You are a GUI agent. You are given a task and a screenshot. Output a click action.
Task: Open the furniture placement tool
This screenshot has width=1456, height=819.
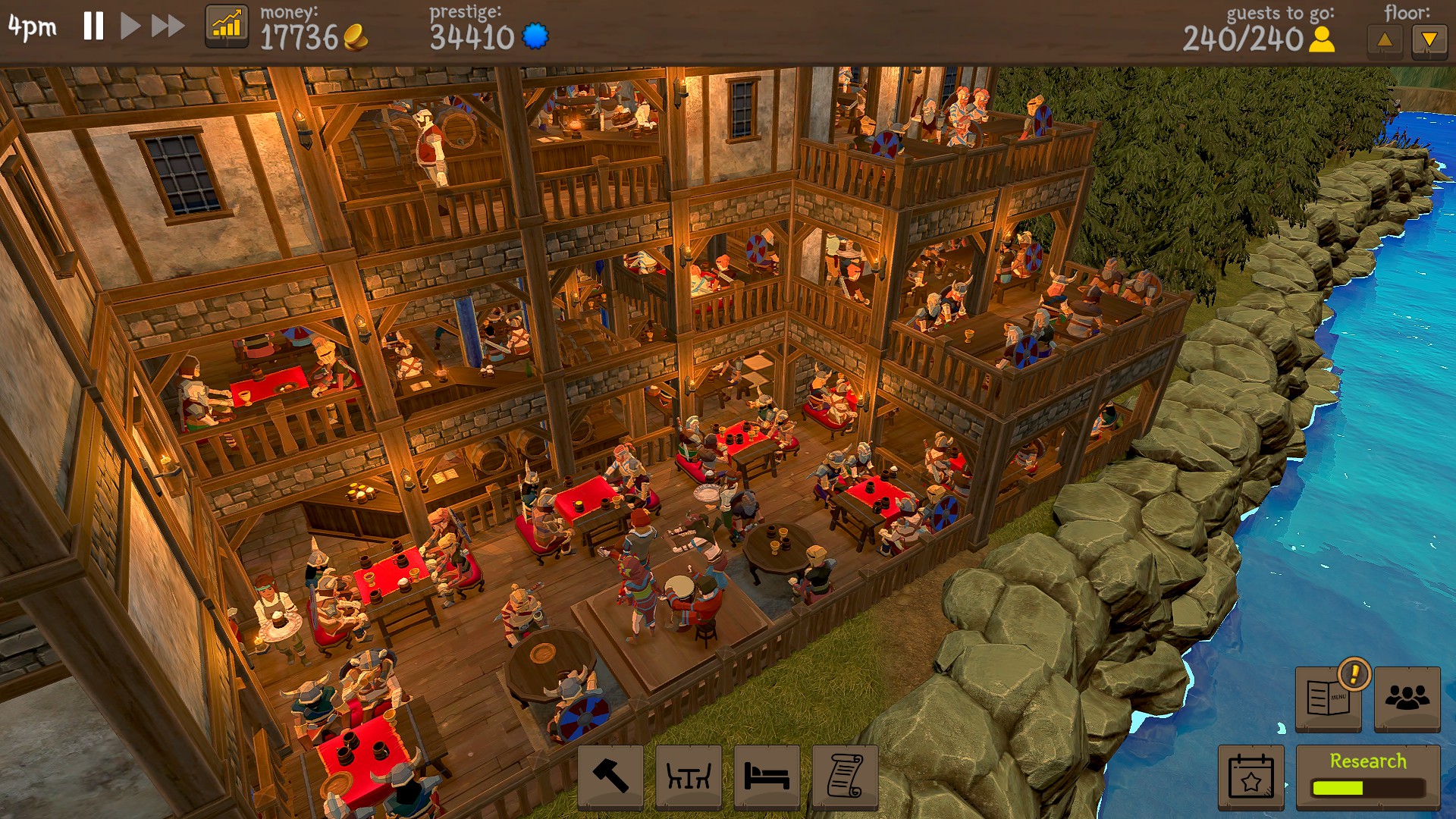pyautogui.click(x=688, y=777)
